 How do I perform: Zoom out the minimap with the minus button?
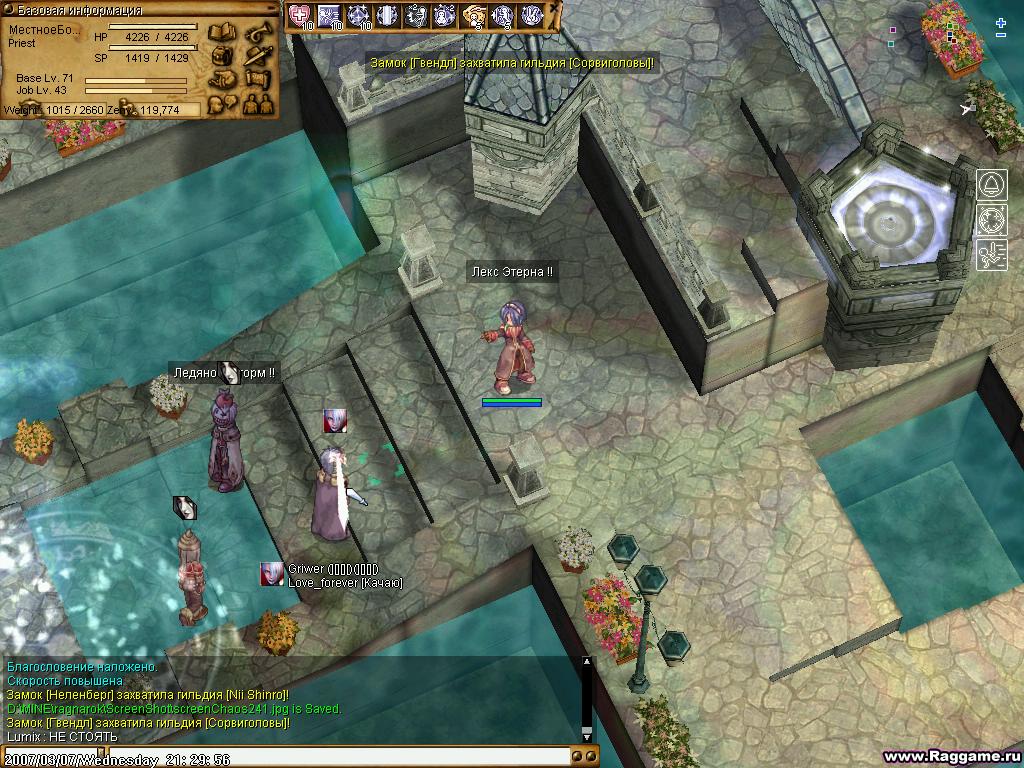[x=1001, y=36]
